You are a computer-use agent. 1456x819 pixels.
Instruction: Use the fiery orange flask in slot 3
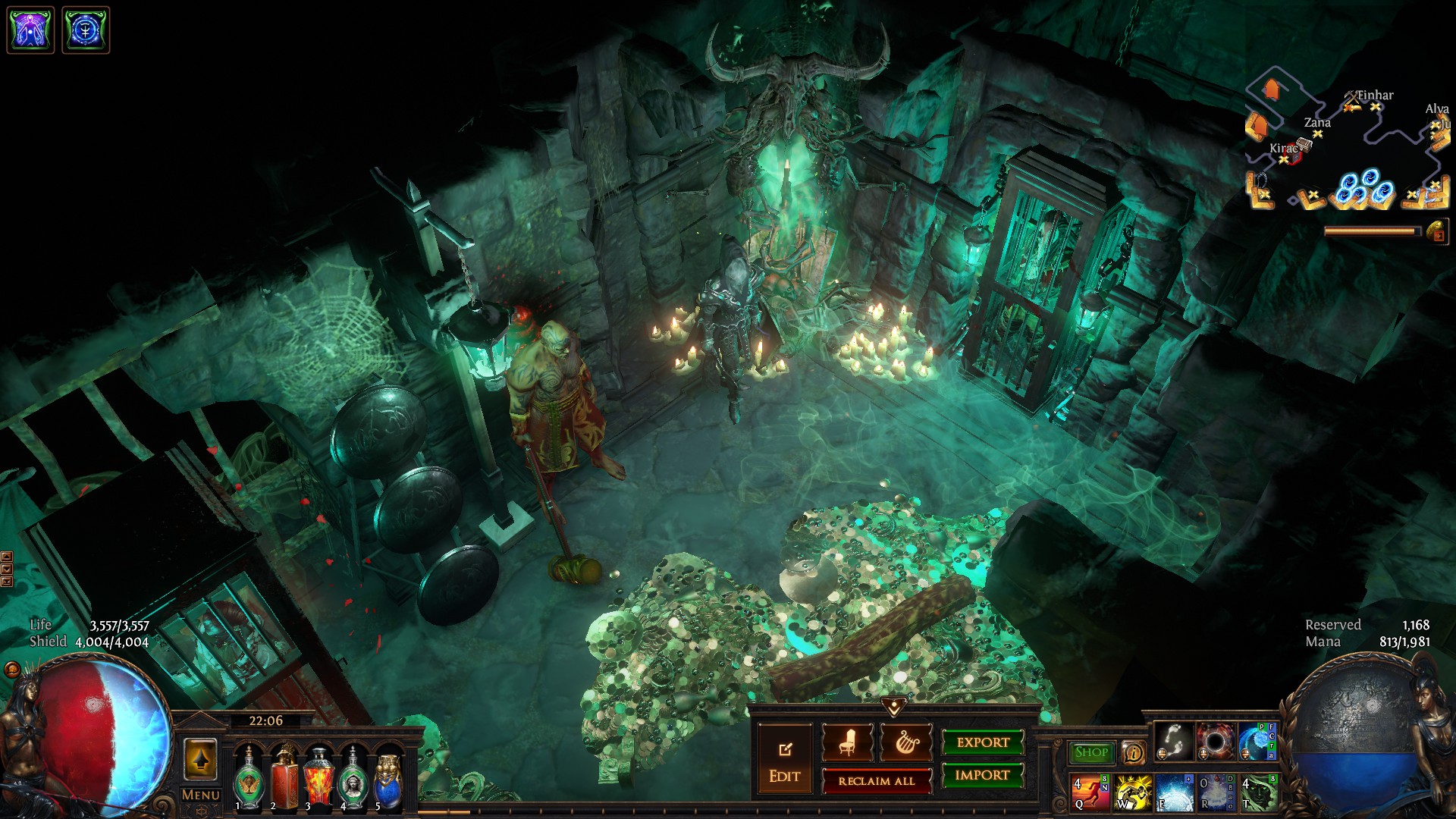(x=318, y=777)
